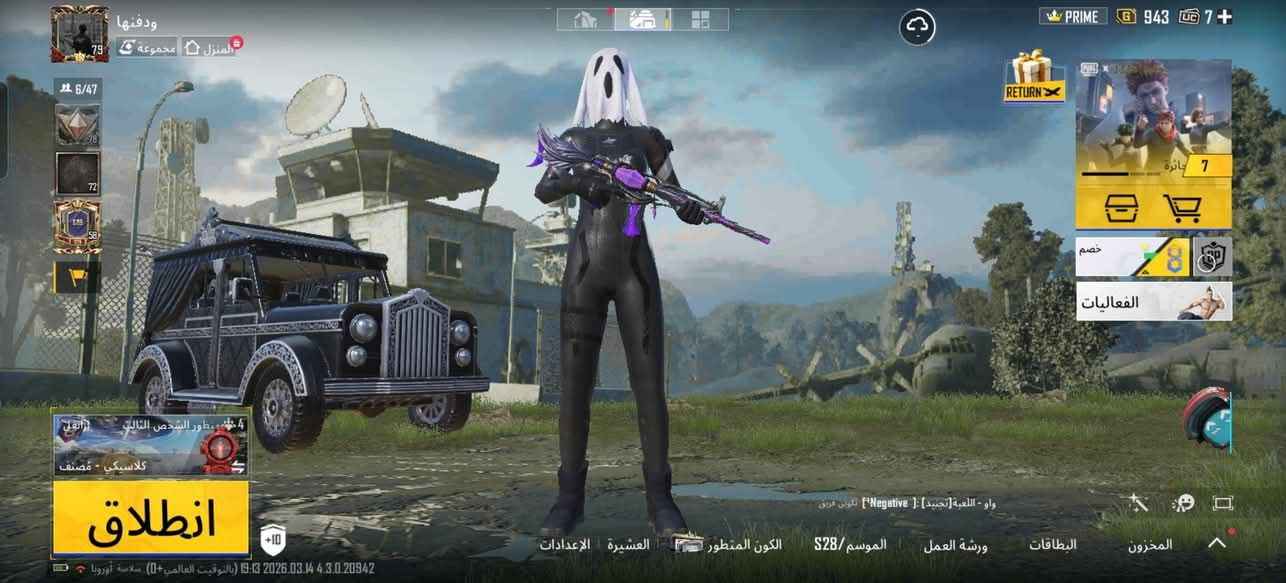The image size is (1286, 583).
Task: Add UC with the plus button
Action: pos(1224,16)
